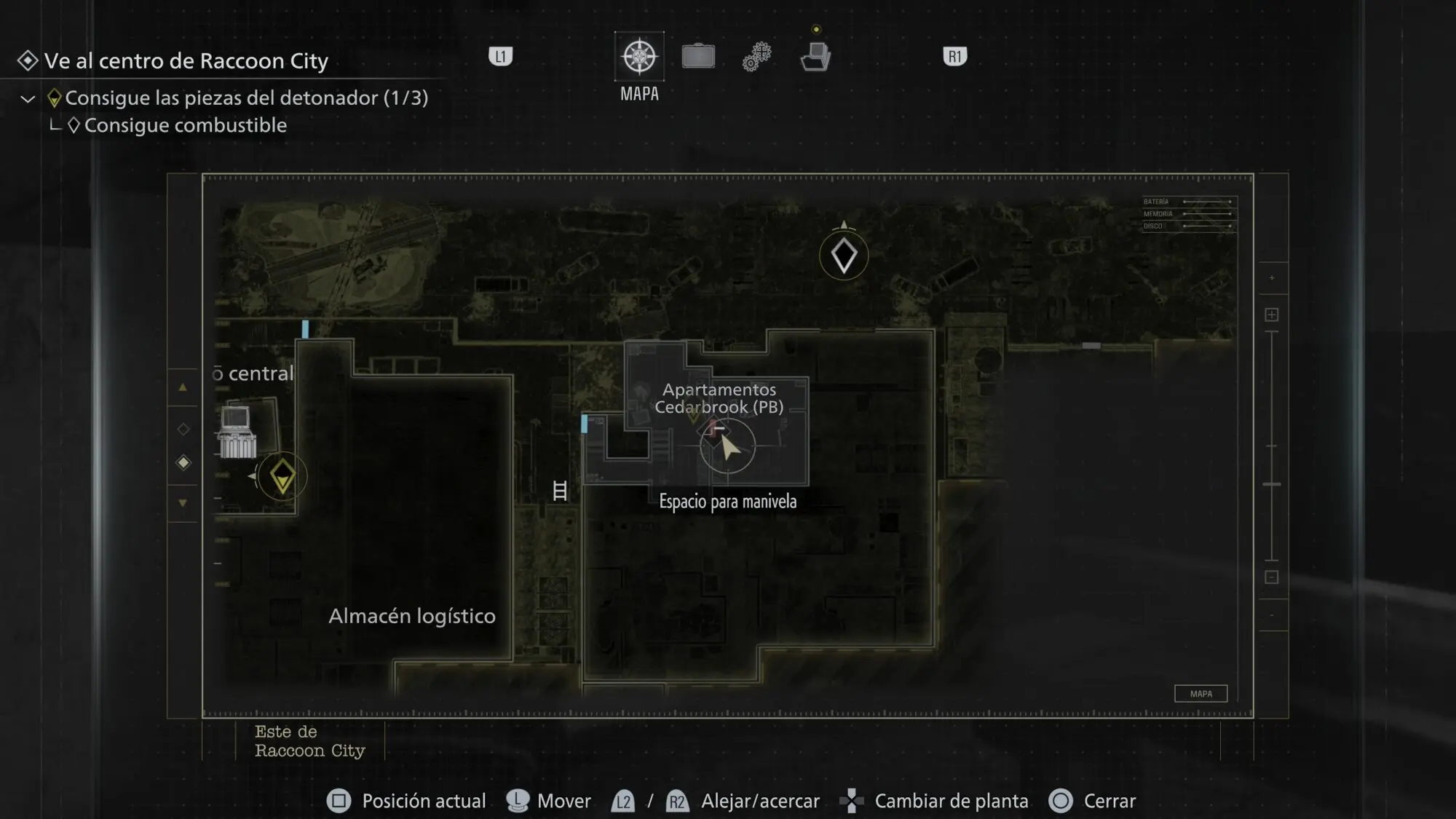The height and width of the screenshot is (819, 1456).
Task: Click the Consigue combustible sub-objective
Action: [x=185, y=125]
